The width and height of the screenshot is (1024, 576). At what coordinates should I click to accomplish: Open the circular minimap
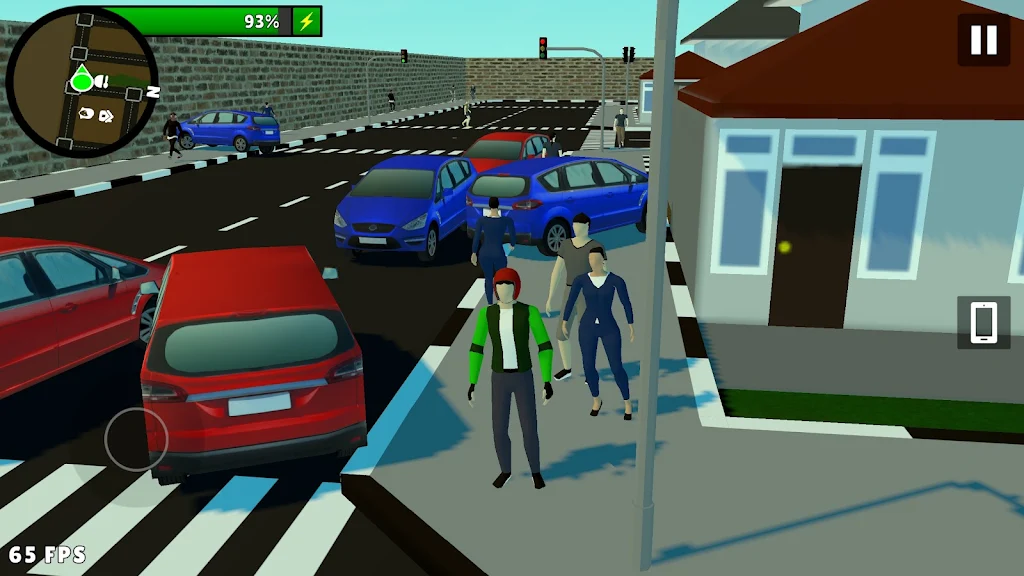[81, 82]
